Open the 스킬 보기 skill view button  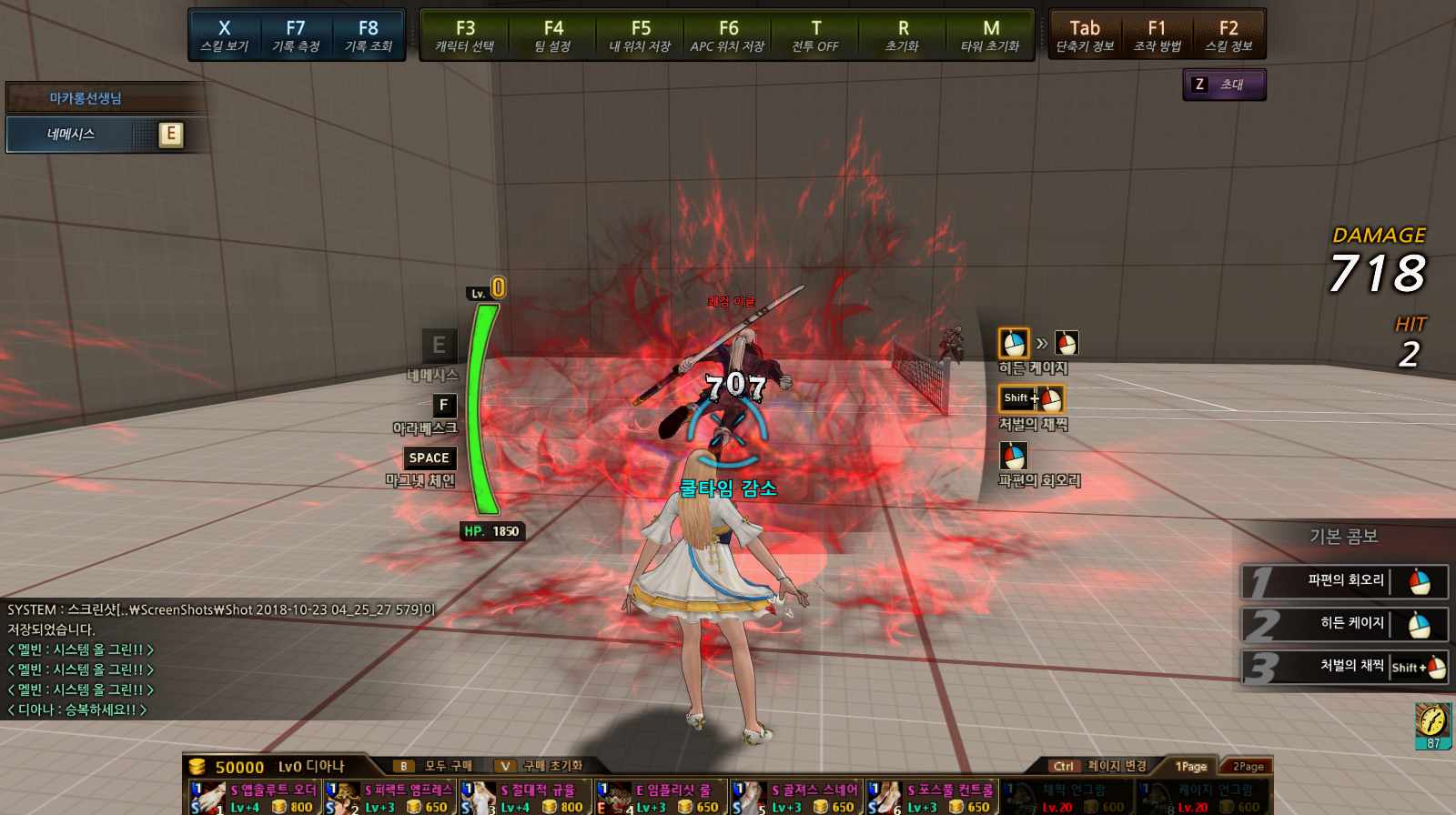(x=224, y=35)
